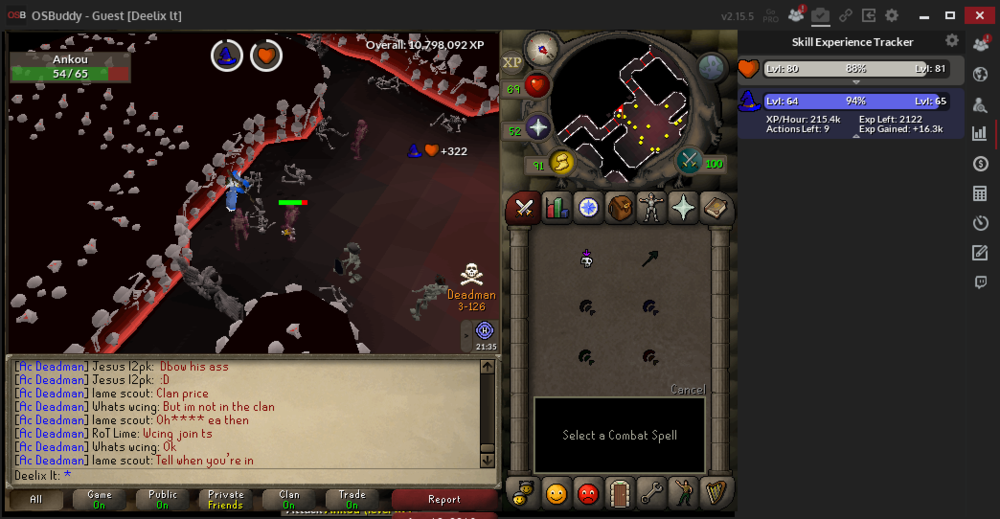Toggle run with the boot orb
This screenshot has width=1000, height=519.
coord(562,162)
